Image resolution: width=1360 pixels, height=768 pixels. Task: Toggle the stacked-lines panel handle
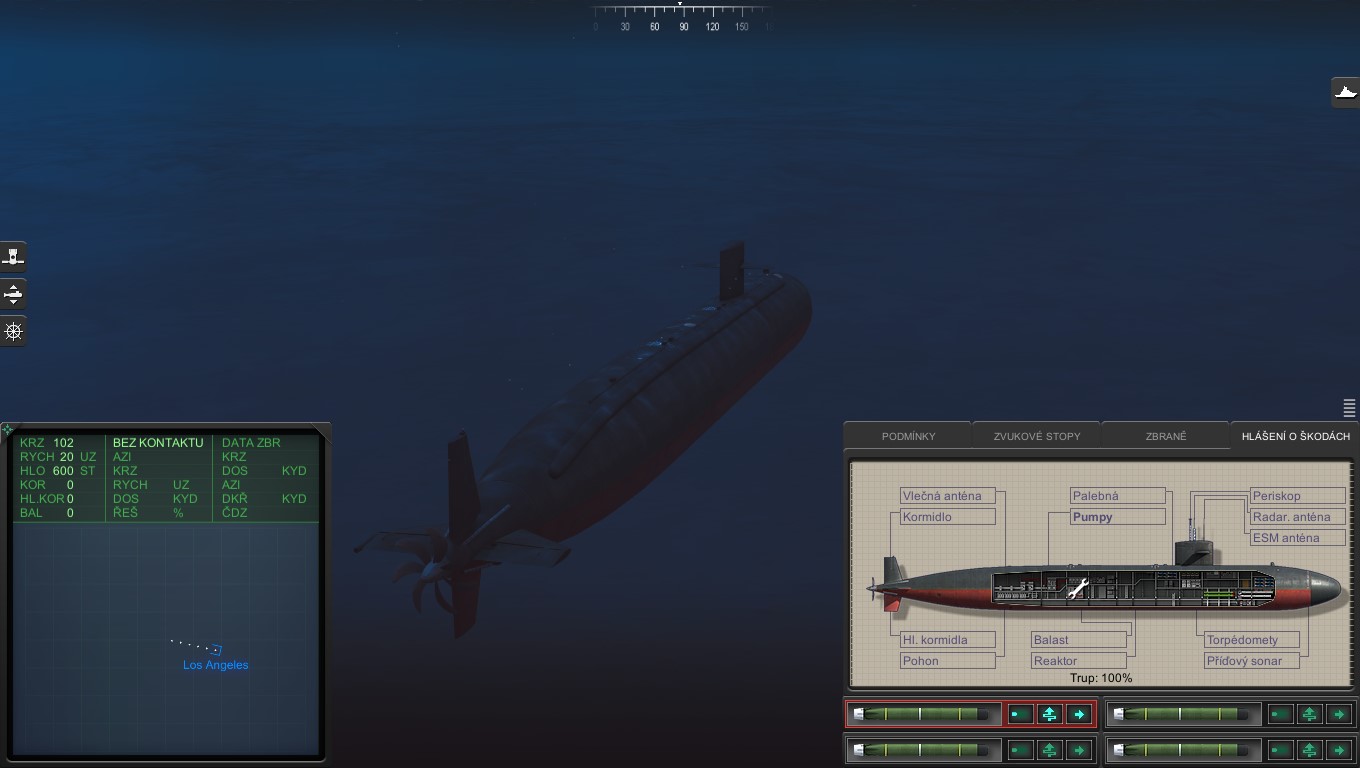(x=1349, y=408)
